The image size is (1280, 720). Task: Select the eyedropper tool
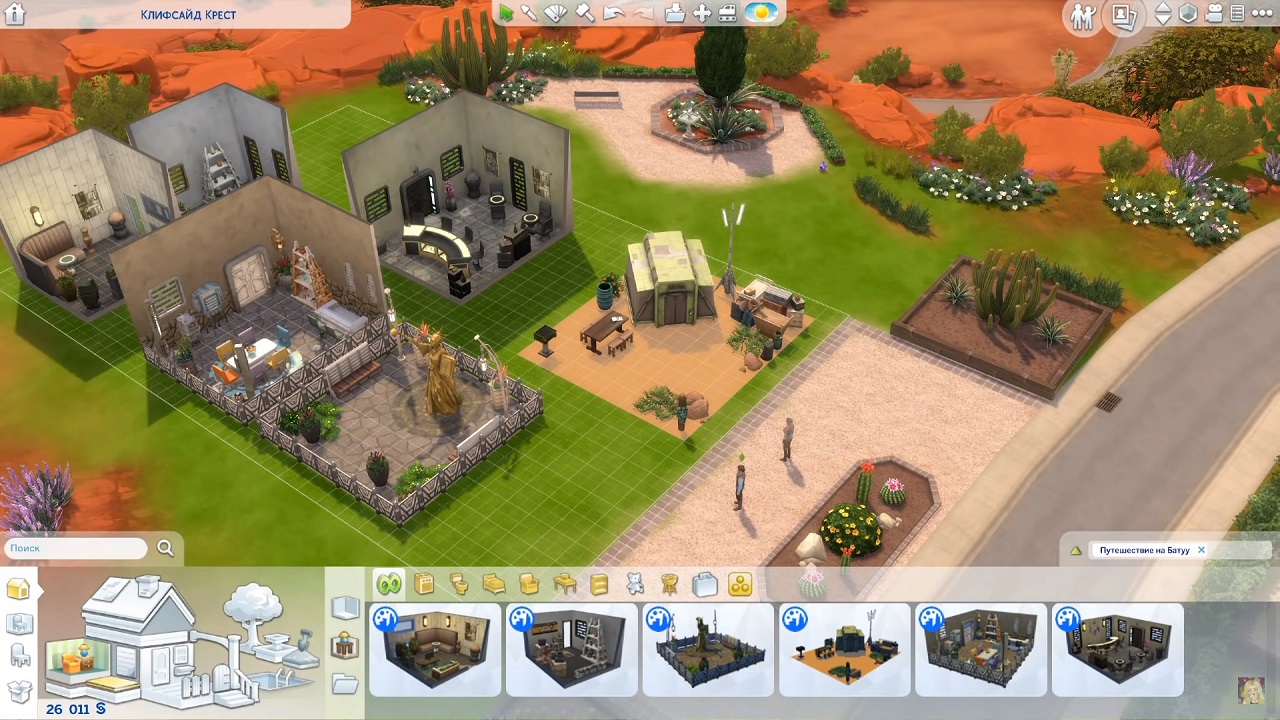point(529,13)
